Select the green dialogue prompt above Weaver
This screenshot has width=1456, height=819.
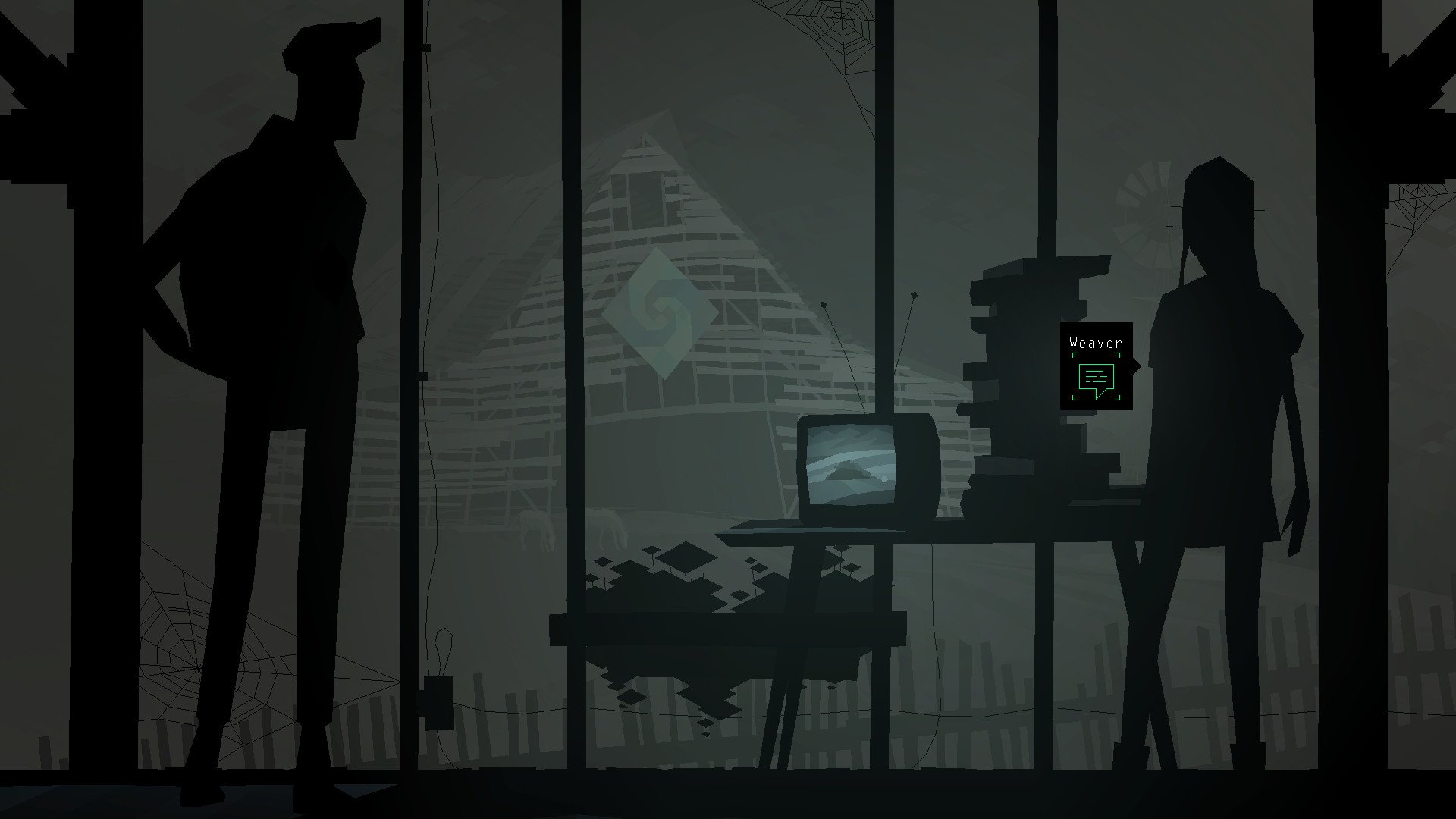tap(1097, 375)
